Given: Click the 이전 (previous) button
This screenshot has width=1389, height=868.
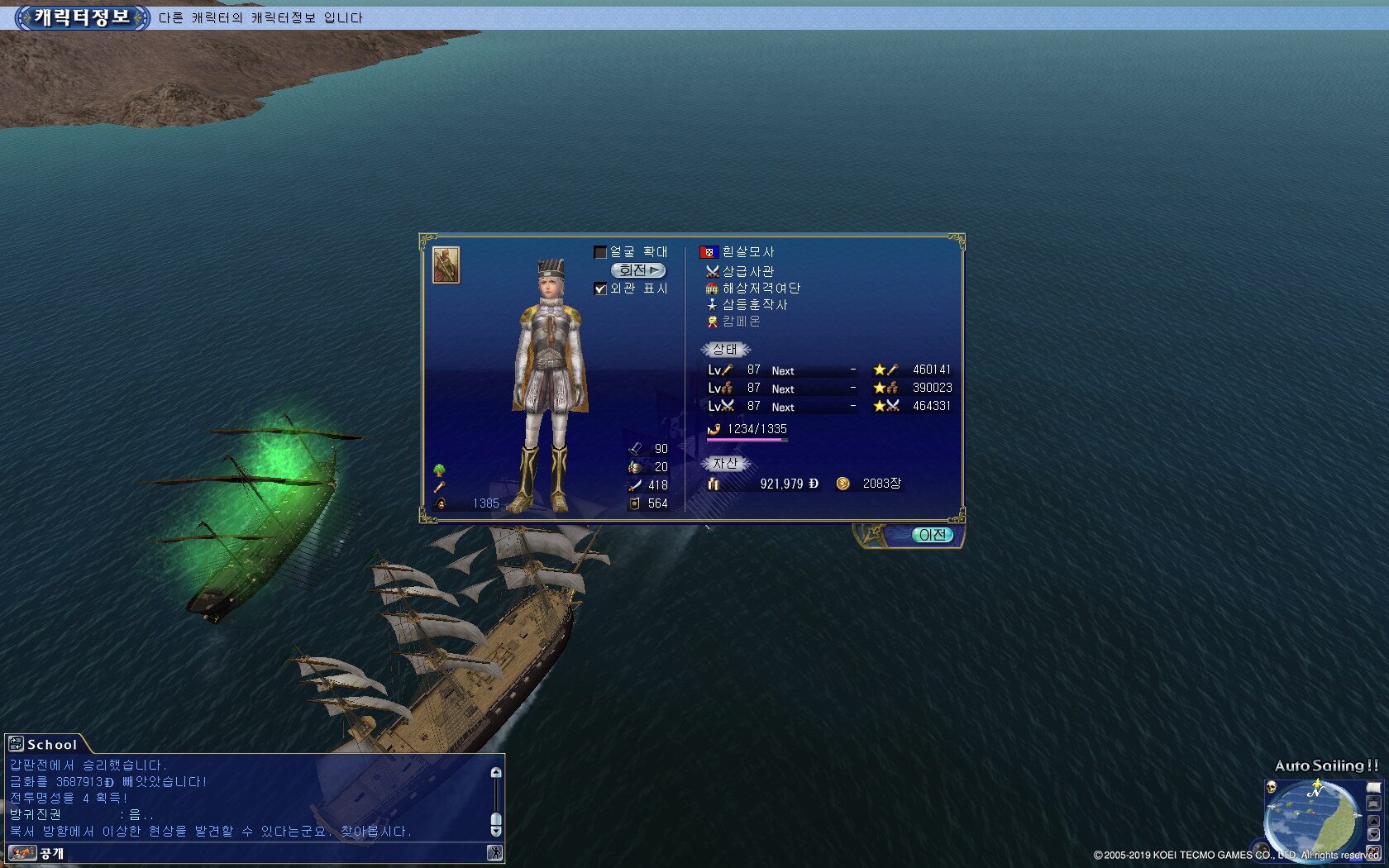Looking at the screenshot, I should pos(932,535).
